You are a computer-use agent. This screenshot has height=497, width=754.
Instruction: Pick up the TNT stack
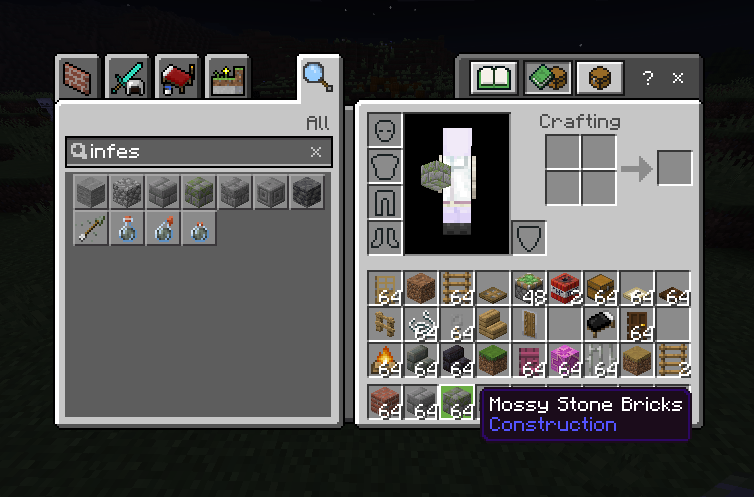(x=565, y=289)
